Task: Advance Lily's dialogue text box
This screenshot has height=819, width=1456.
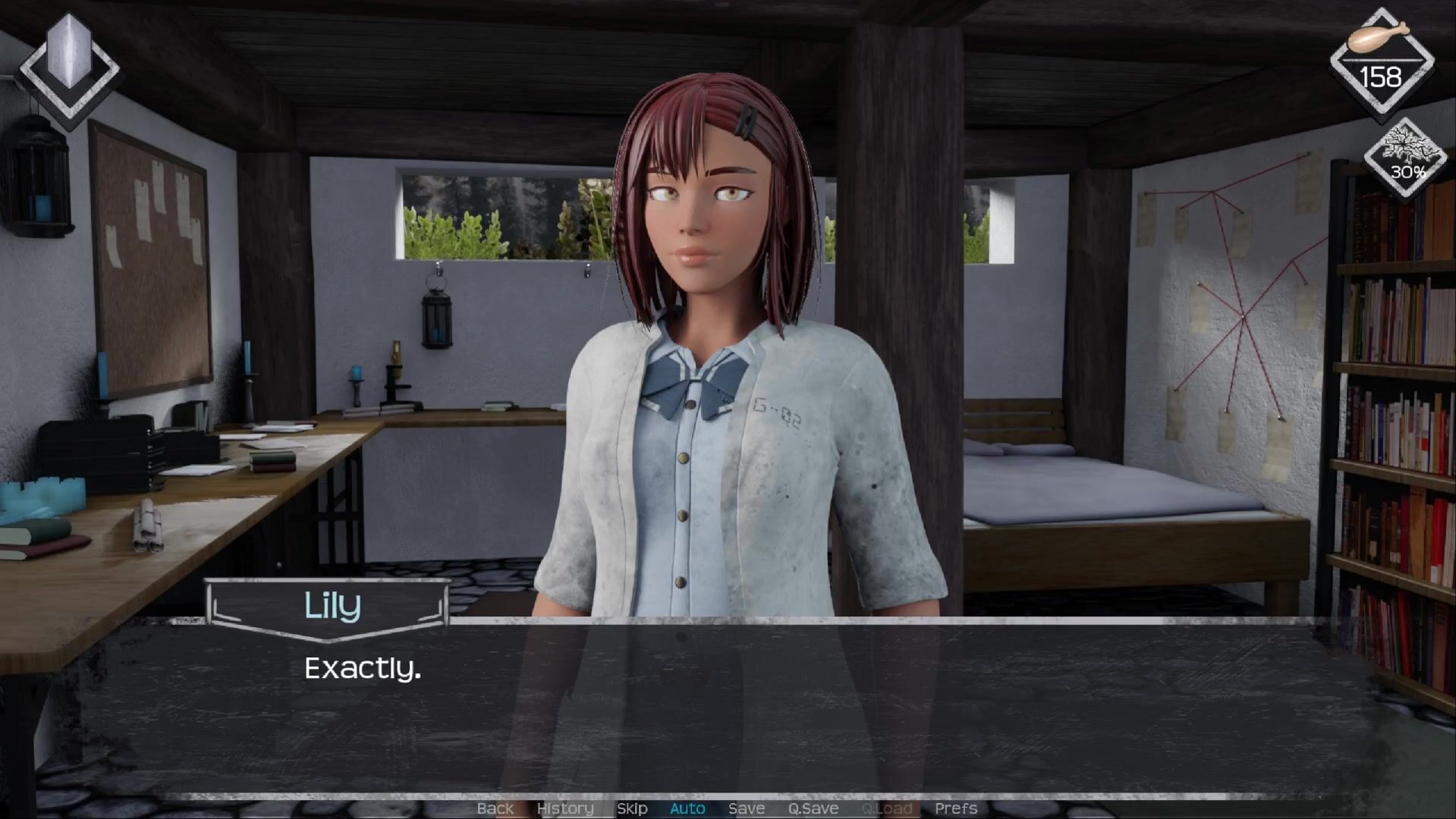Action: pyautogui.click(x=728, y=705)
